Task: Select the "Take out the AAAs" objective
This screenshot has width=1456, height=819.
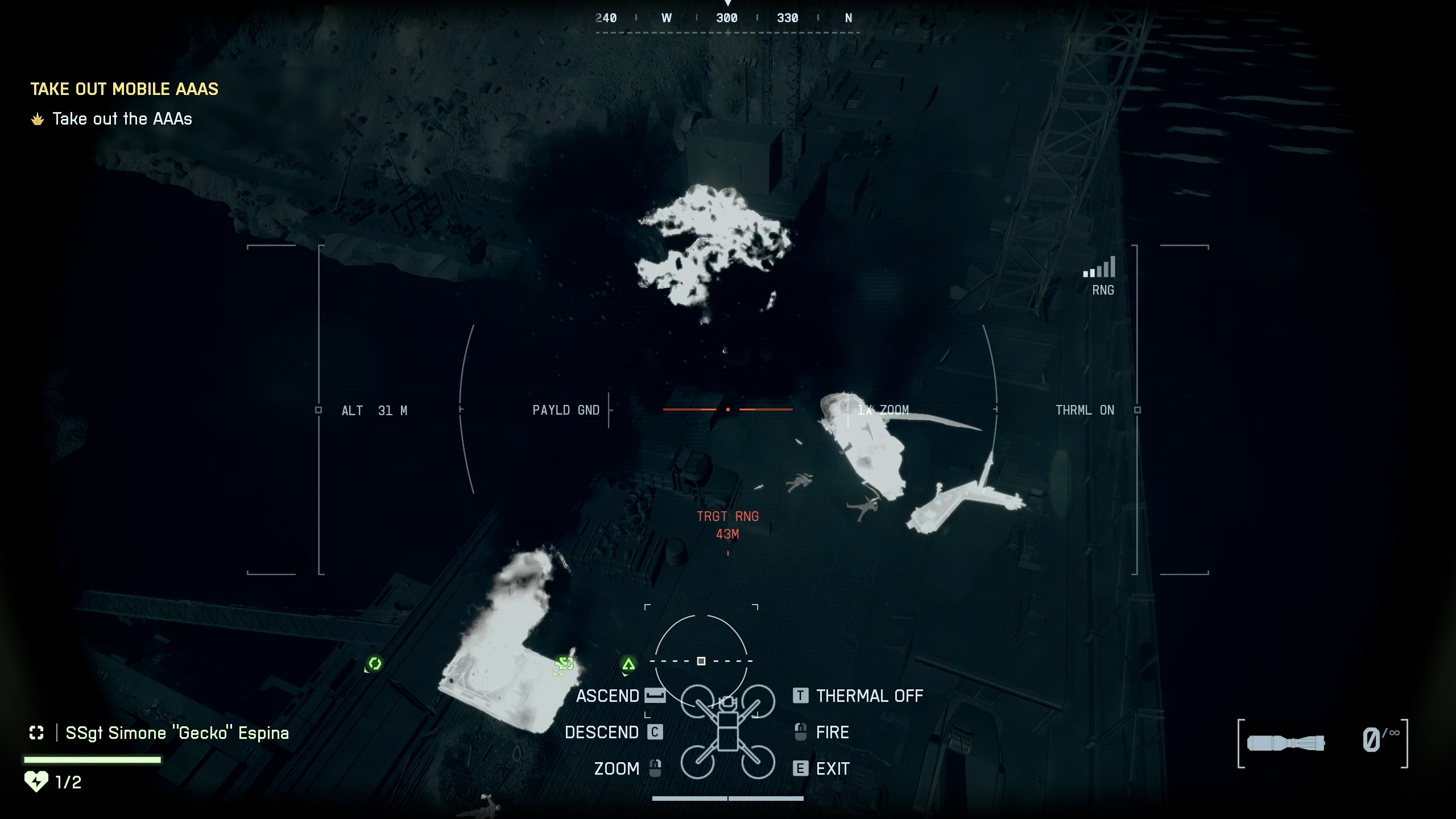Action: click(122, 119)
